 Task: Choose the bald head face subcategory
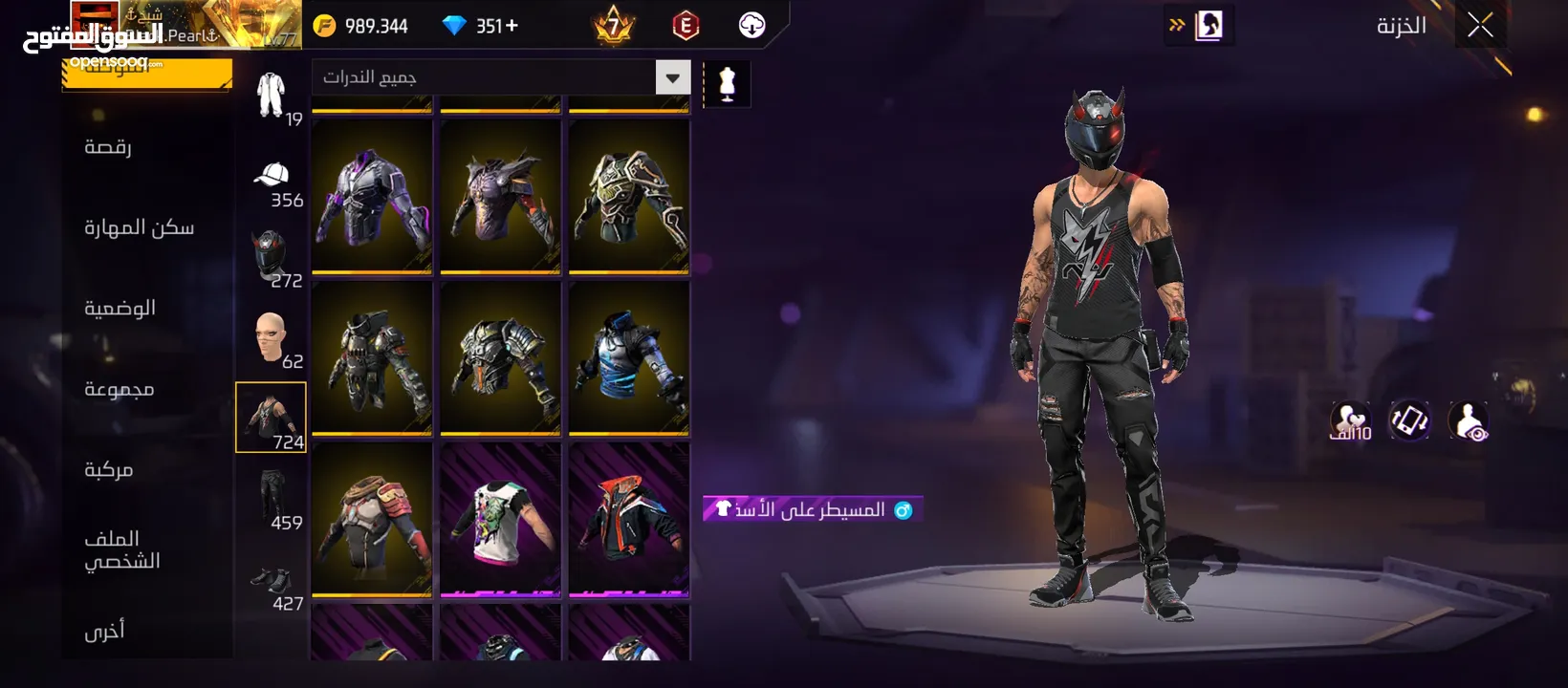click(x=272, y=338)
